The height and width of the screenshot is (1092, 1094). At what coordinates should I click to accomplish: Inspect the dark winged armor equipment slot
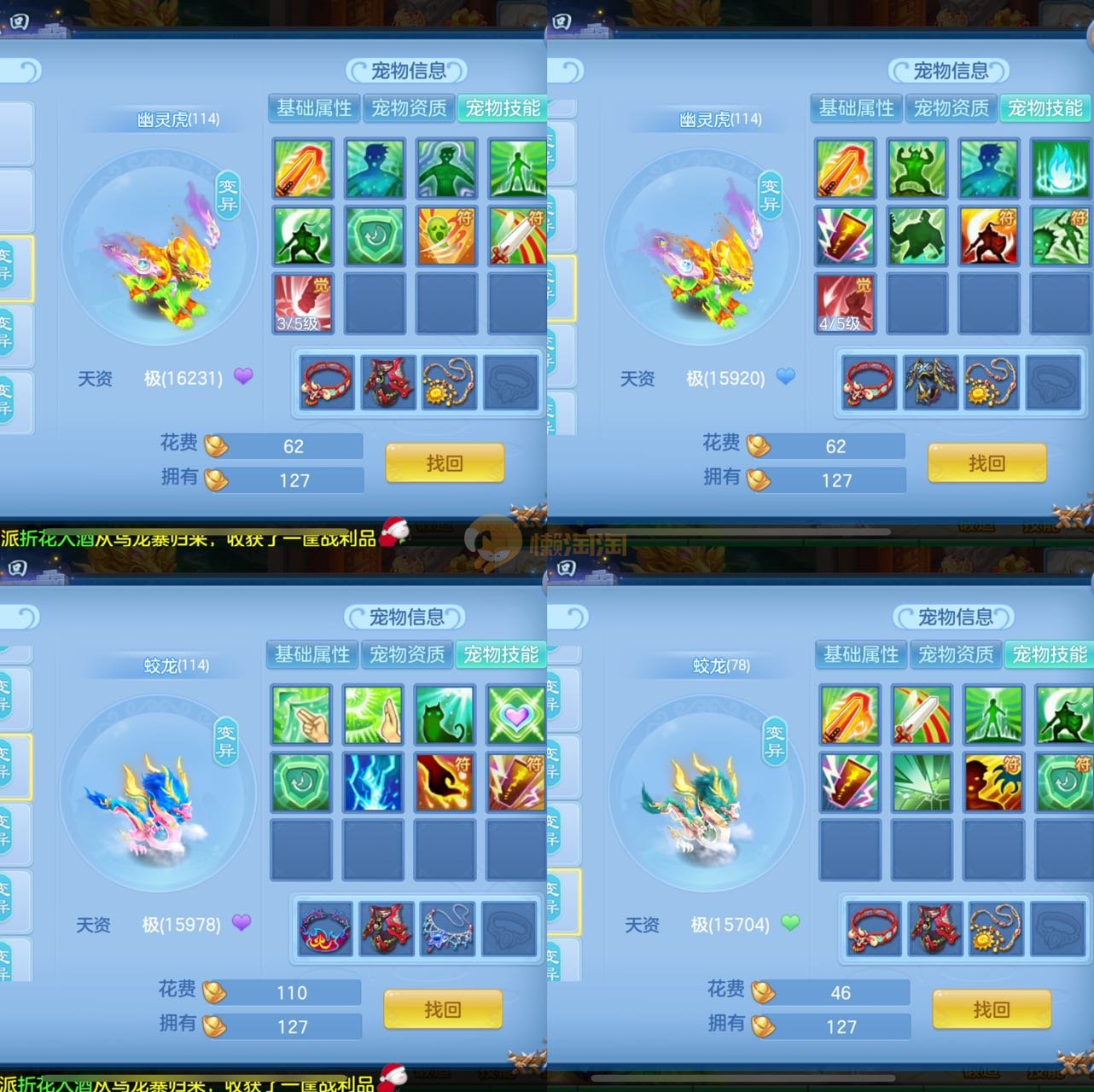click(x=930, y=383)
